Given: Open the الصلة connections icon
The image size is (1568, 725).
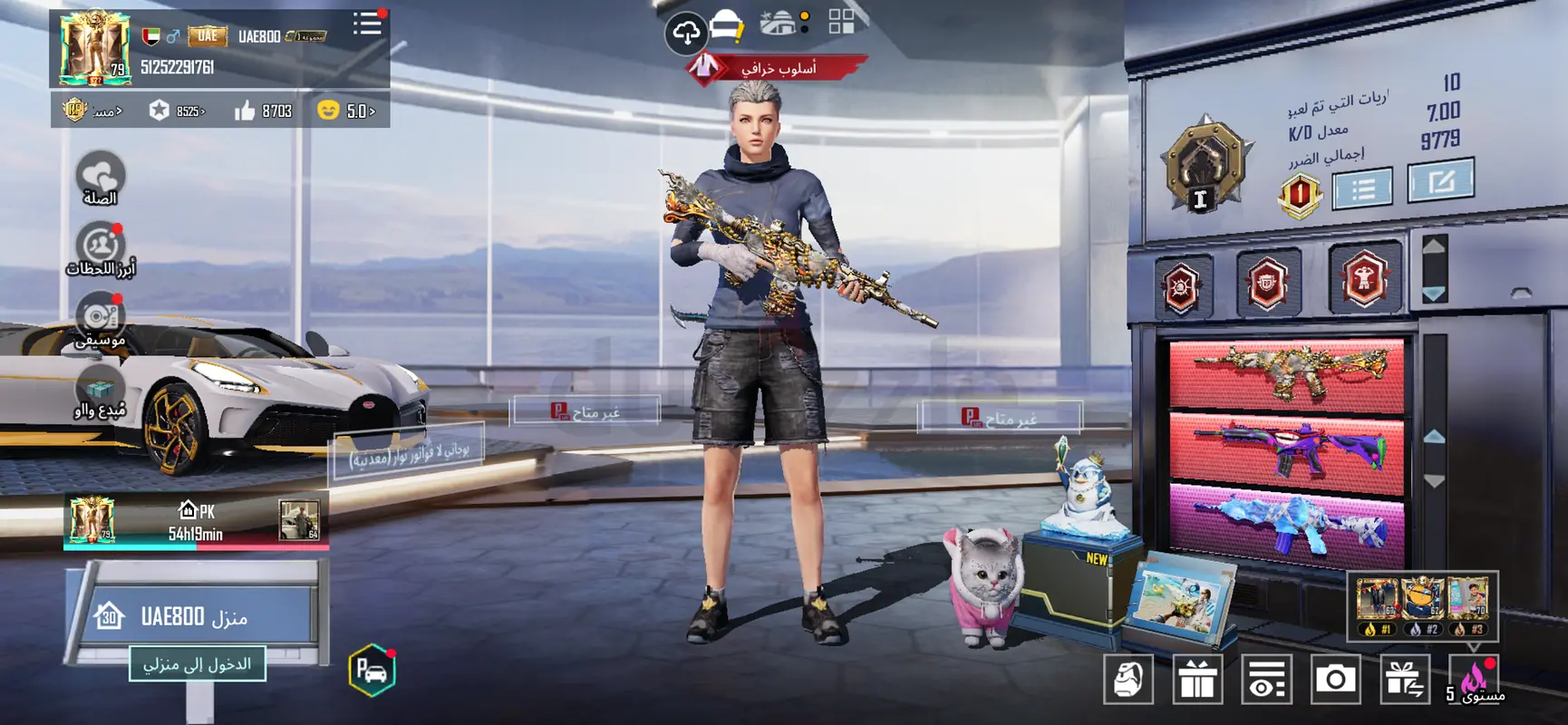Looking at the screenshot, I should (100, 179).
